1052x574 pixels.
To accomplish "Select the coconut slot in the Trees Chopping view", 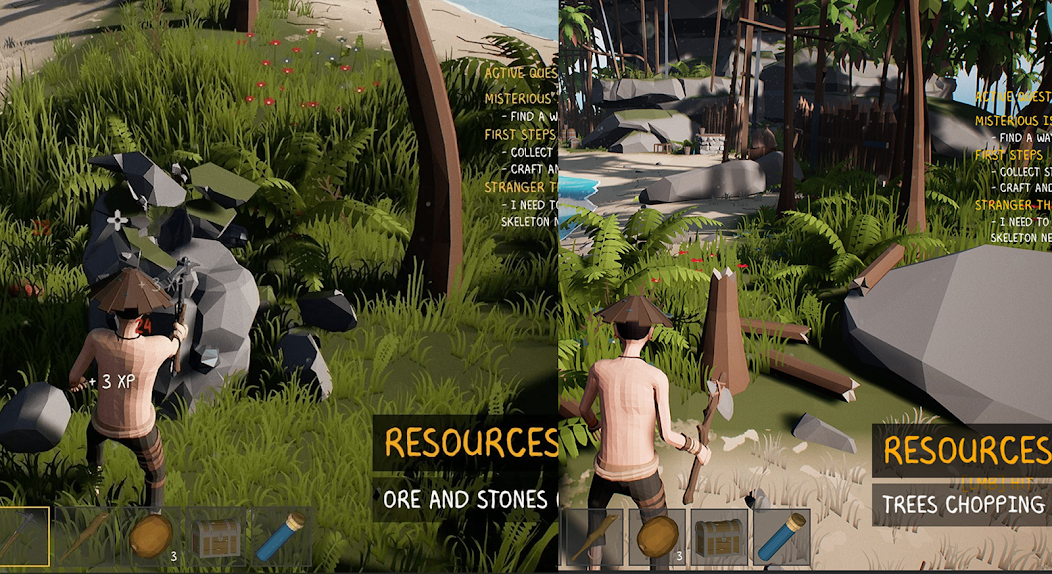I will coord(656,537).
